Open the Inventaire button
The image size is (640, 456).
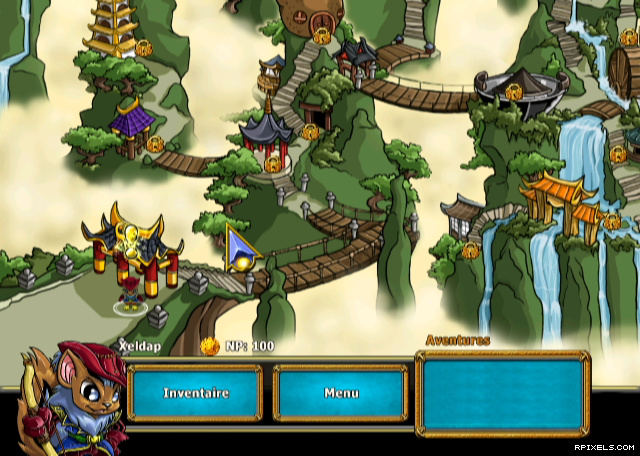[195, 393]
